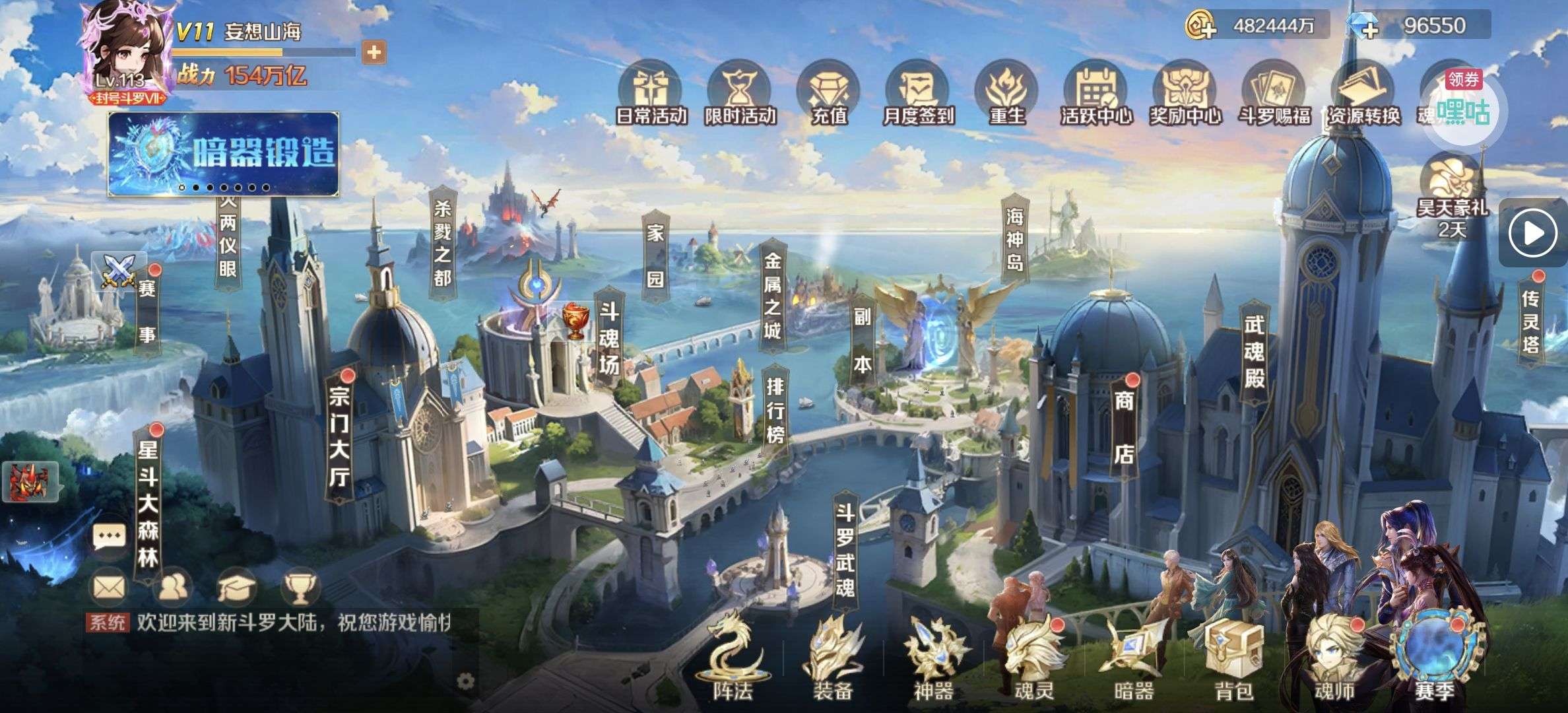The width and height of the screenshot is (1568, 713).
Task: Add gold coins with the plus icon
Action: coord(1202,26)
